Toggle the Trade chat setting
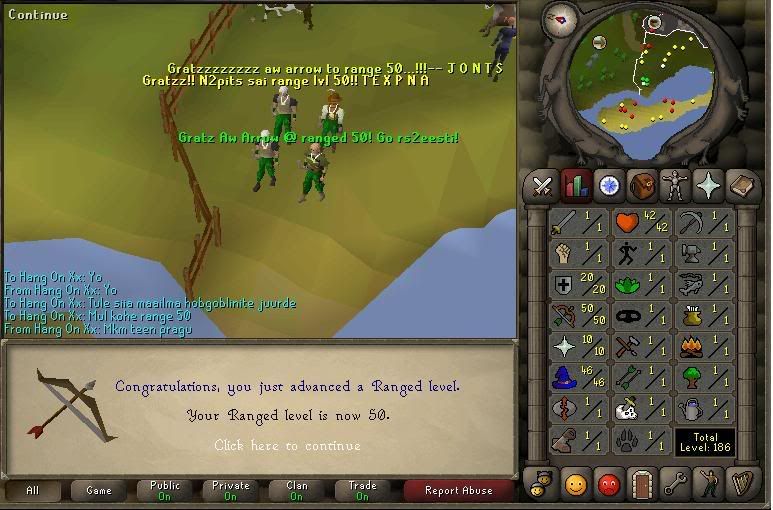The width and height of the screenshot is (773, 510). point(362,491)
